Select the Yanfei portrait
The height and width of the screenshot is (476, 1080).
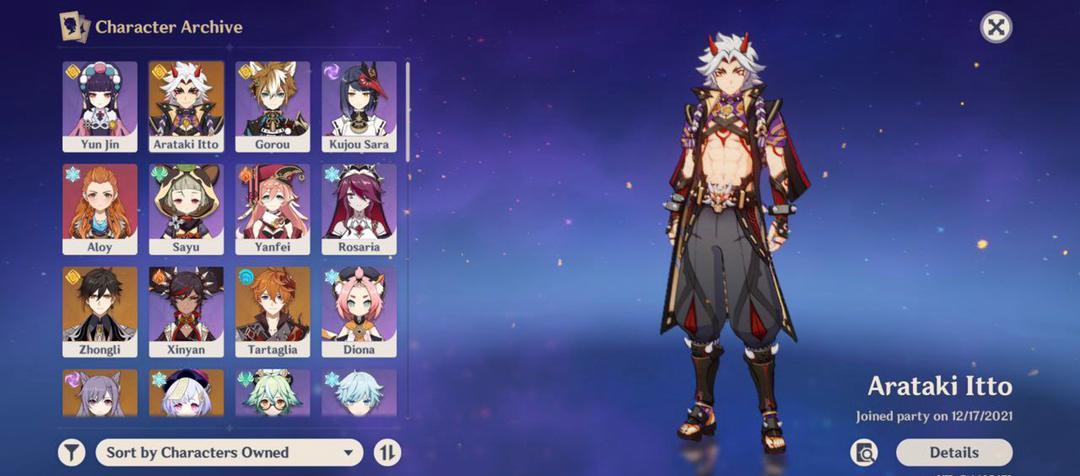click(272, 208)
